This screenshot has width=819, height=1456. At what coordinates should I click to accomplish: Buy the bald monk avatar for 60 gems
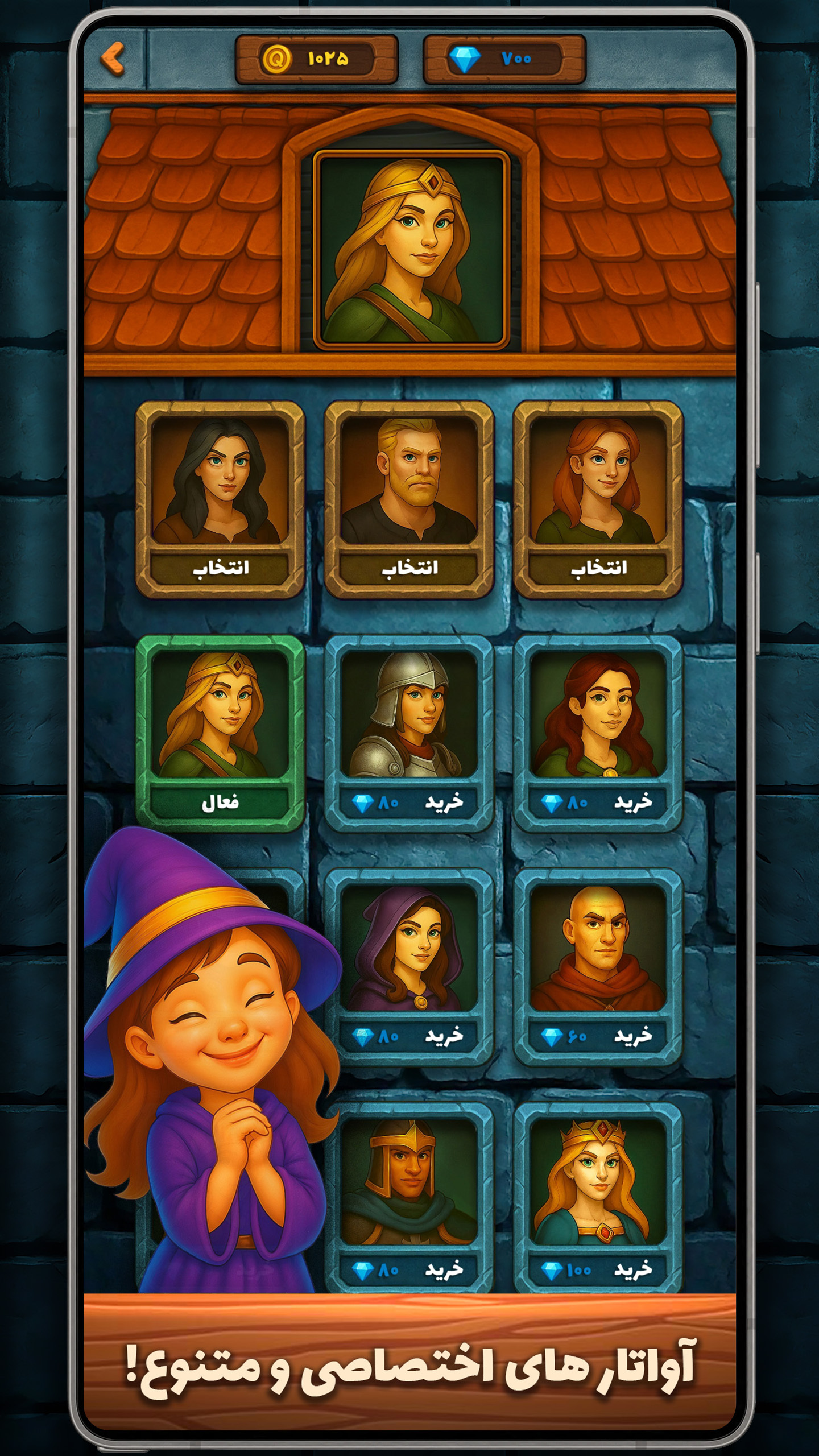click(598, 1036)
